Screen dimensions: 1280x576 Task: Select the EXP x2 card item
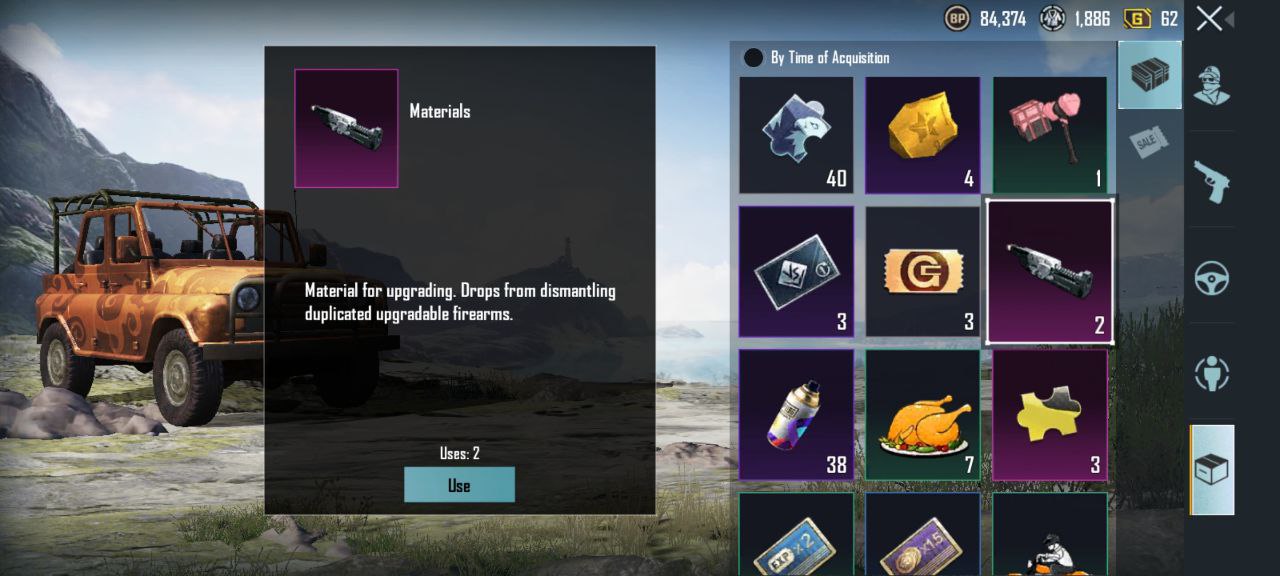coord(796,540)
